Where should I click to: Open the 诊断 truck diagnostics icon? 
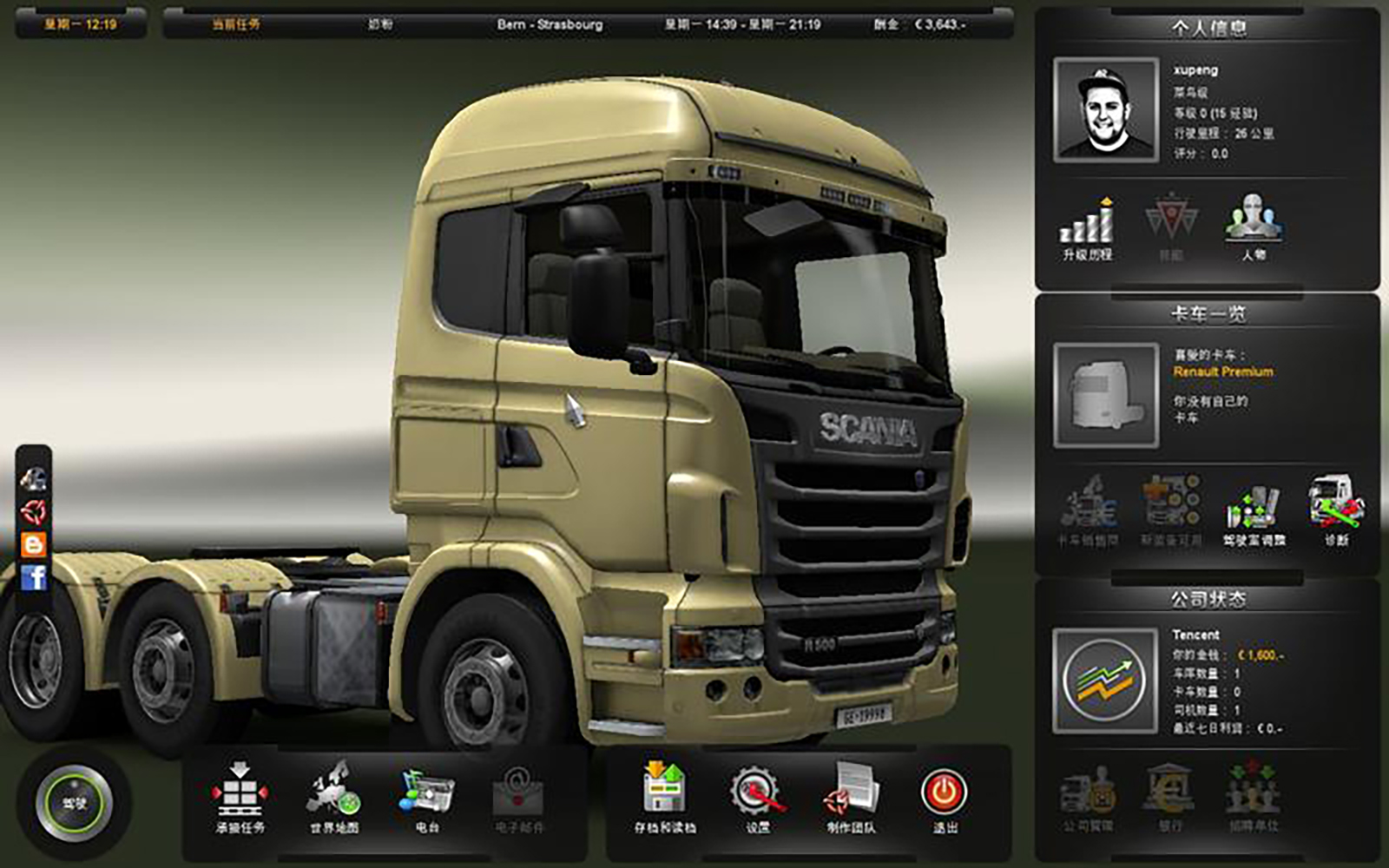(1336, 510)
